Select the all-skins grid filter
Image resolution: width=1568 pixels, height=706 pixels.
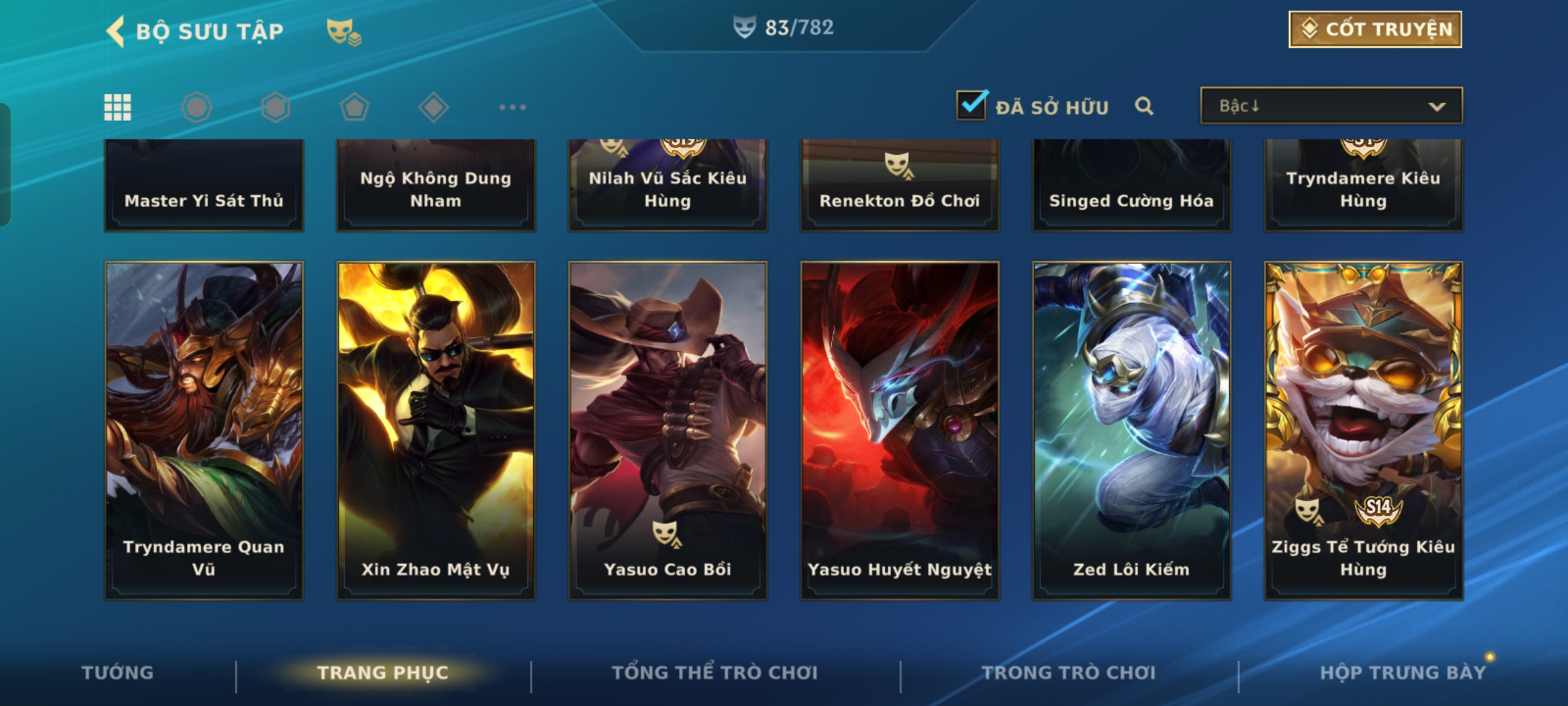click(x=118, y=107)
